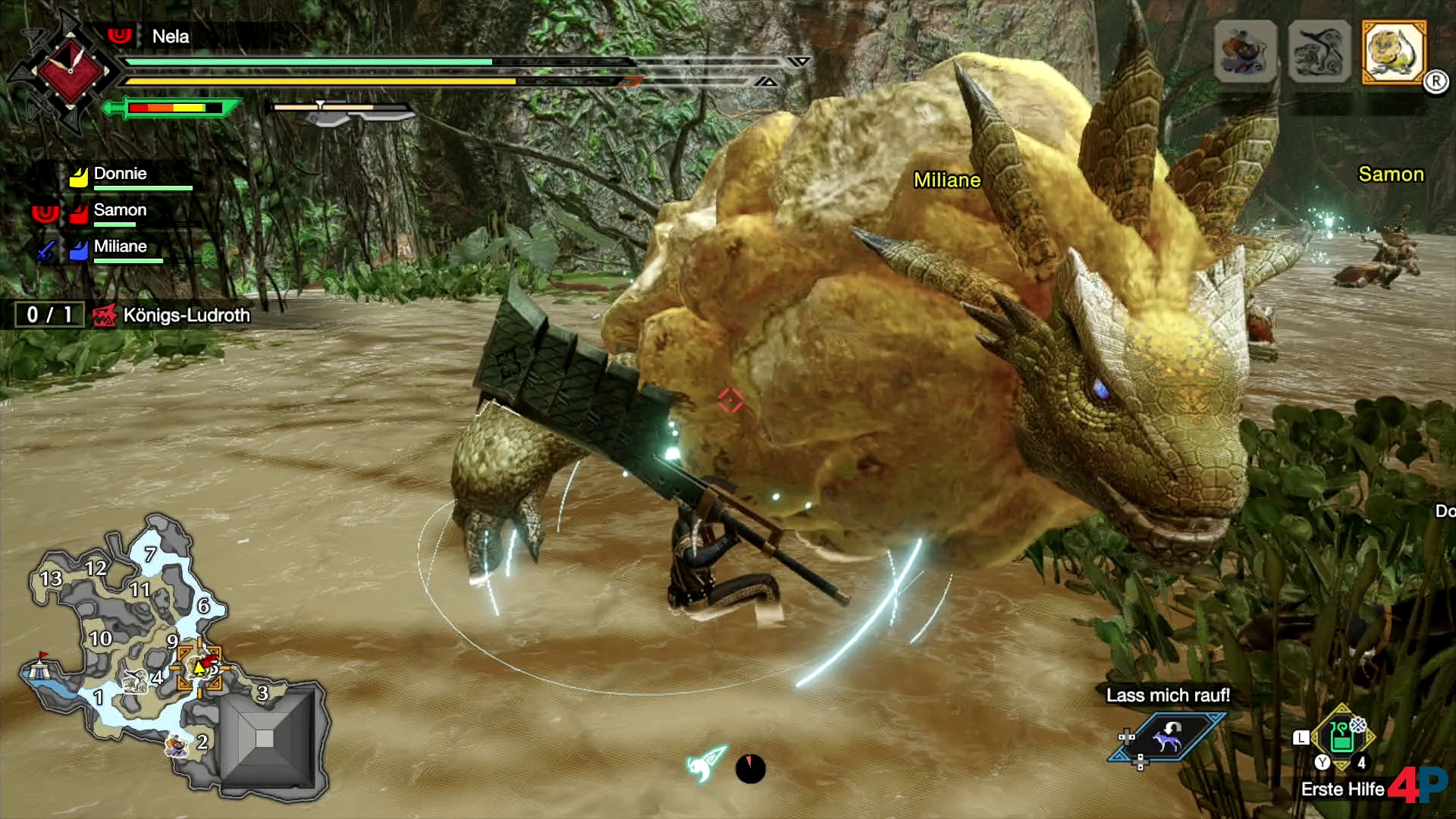Select the Donnie party member row
Viewport: 1456px width, 819px height.
click(x=120, y=175)
